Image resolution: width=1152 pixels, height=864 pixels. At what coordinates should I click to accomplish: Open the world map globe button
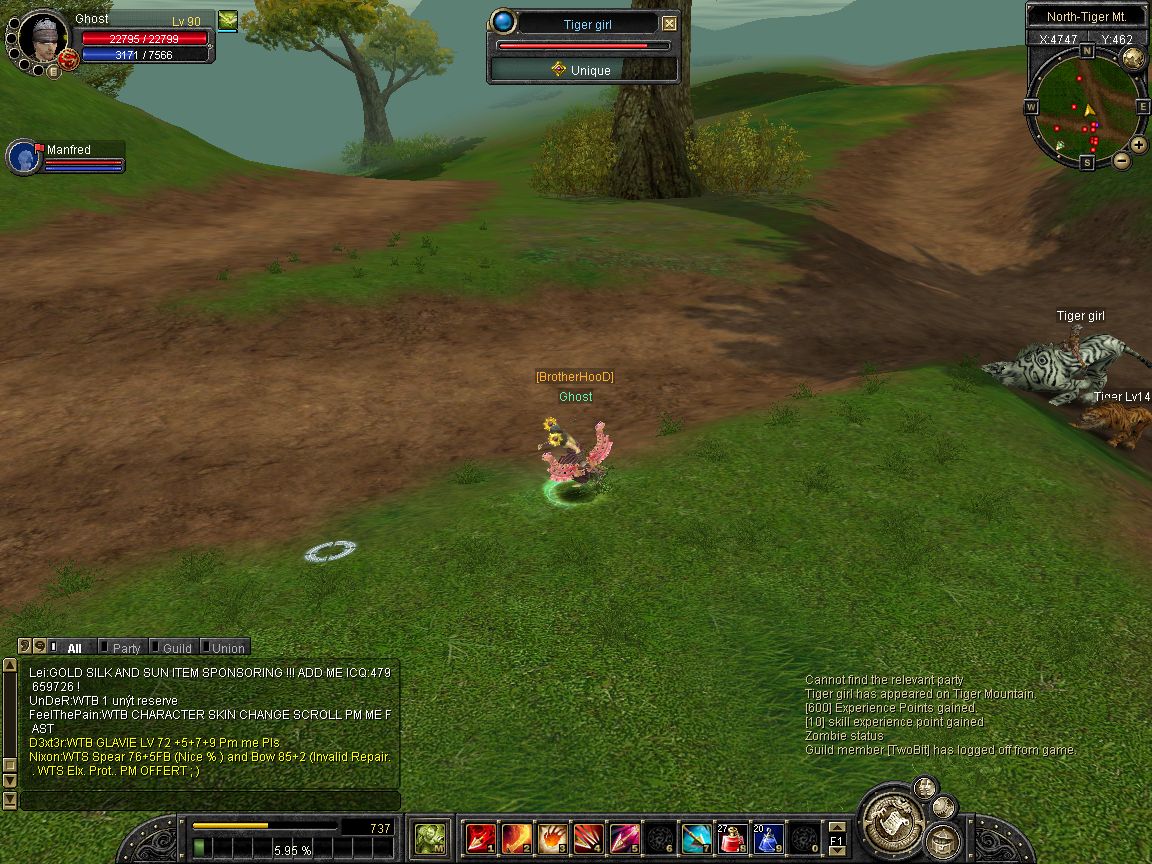1133,57
